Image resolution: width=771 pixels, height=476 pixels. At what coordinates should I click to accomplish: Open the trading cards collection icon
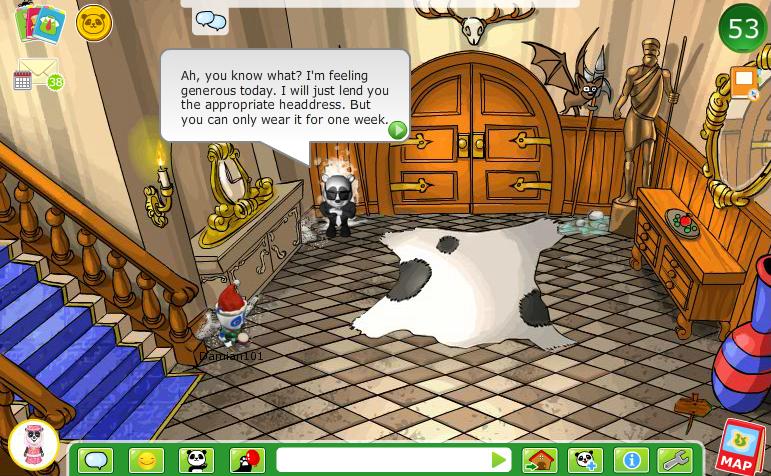coord(39,23)
